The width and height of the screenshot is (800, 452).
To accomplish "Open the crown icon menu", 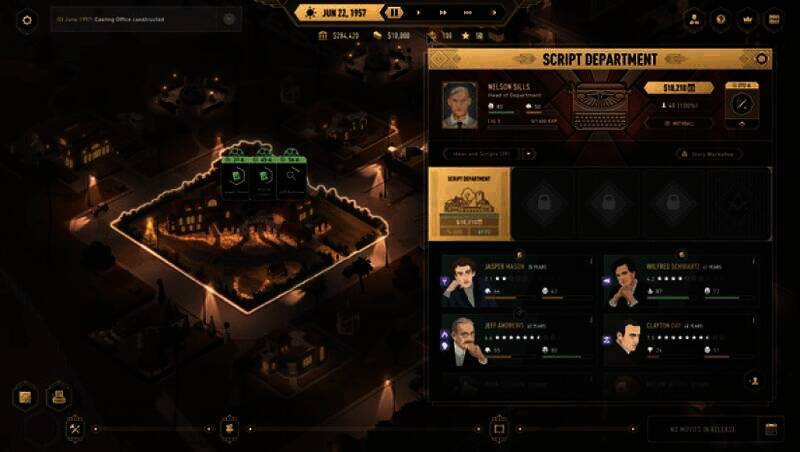I will click(746, 19).
